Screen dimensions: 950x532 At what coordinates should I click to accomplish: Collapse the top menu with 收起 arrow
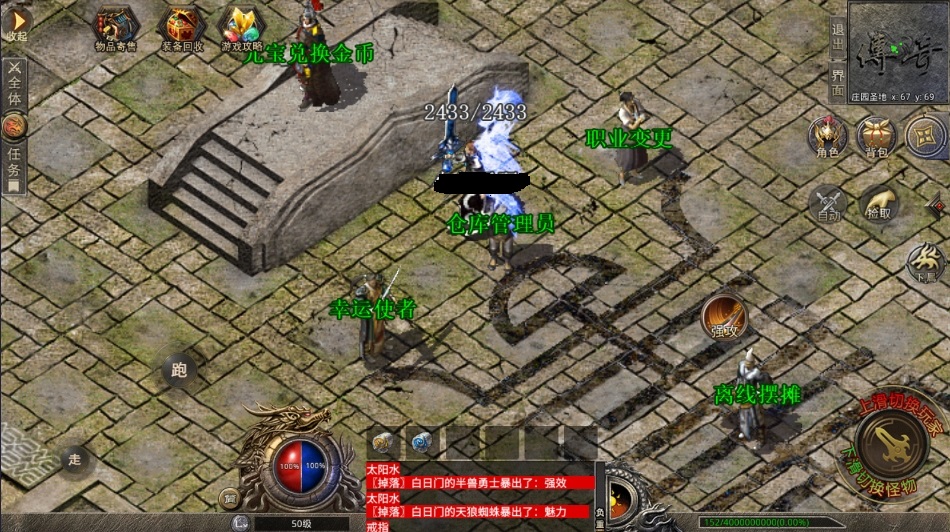16,24
